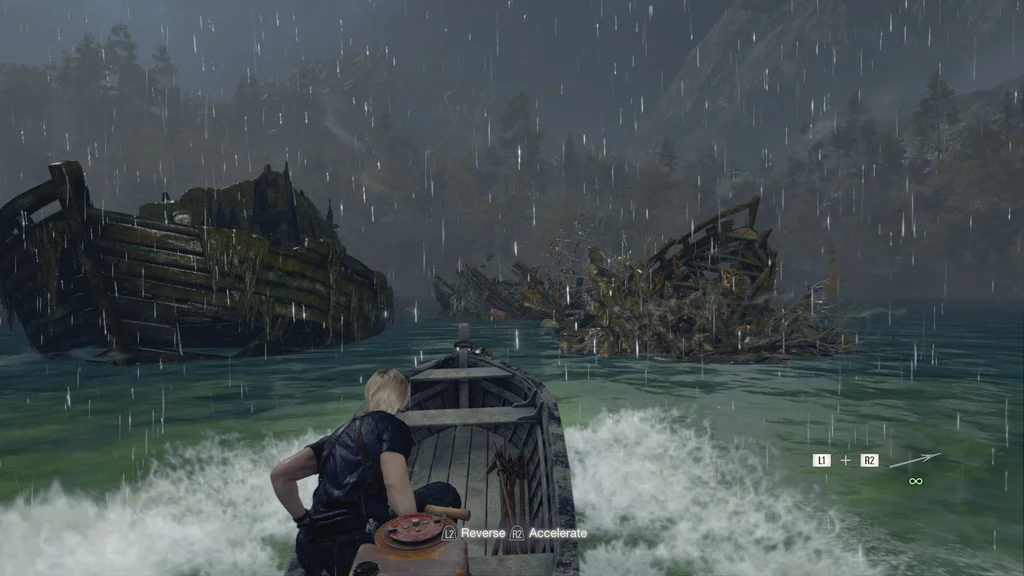This screenshot has height=576, width=1024.
Task: Select the harpoon weapon icon
Action: [x=915, y=460]
